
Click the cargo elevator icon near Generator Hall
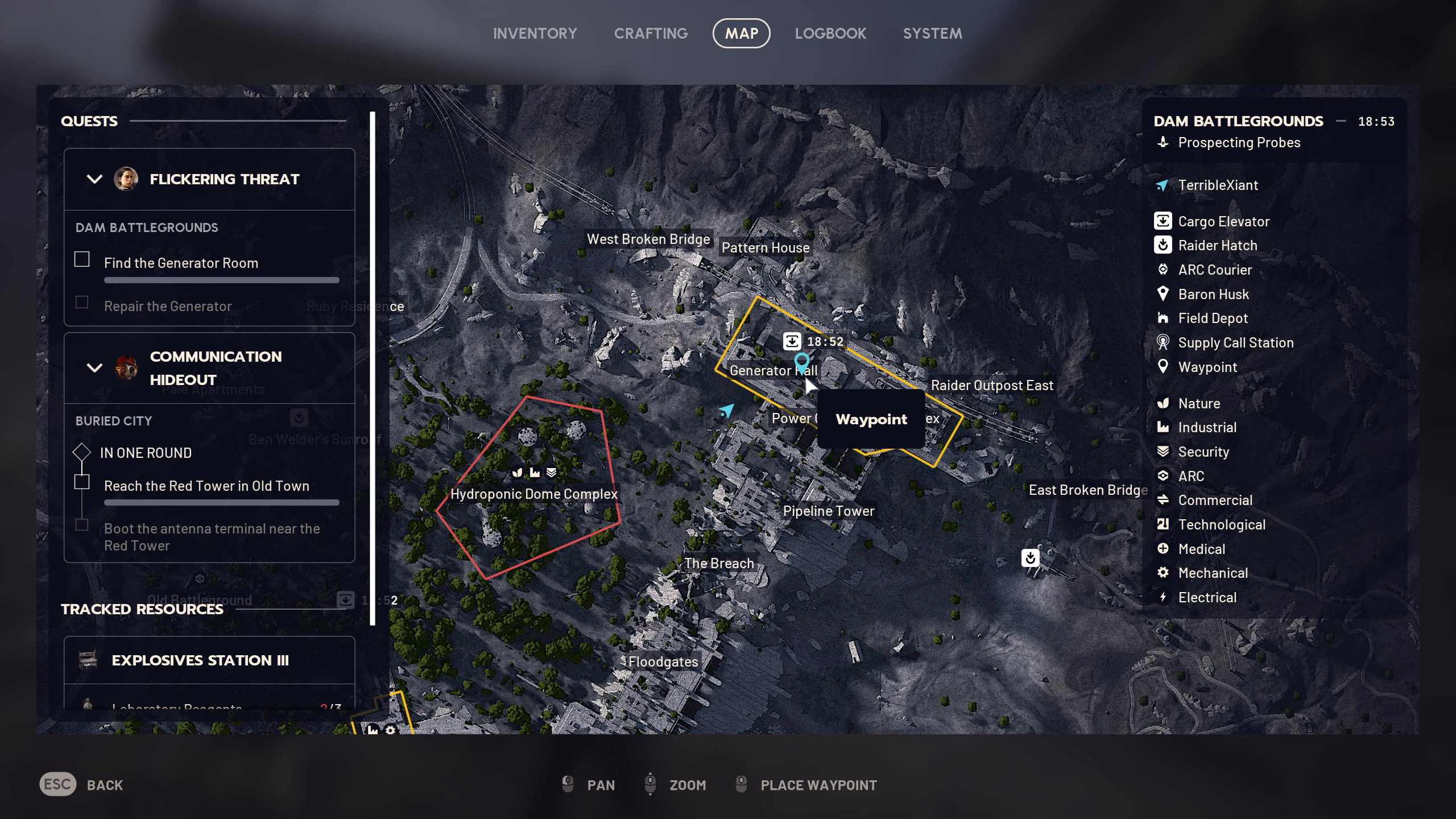(792, 341)
